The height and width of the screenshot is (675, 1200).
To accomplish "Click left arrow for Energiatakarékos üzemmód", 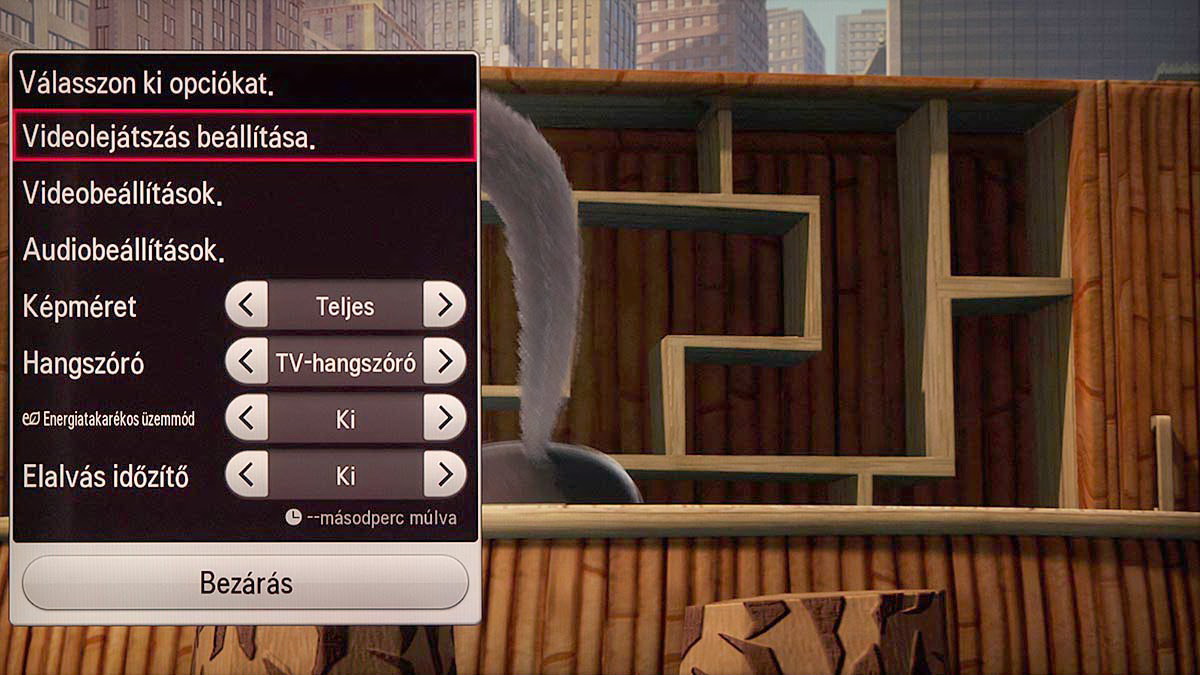I will [x=247, y=418].
